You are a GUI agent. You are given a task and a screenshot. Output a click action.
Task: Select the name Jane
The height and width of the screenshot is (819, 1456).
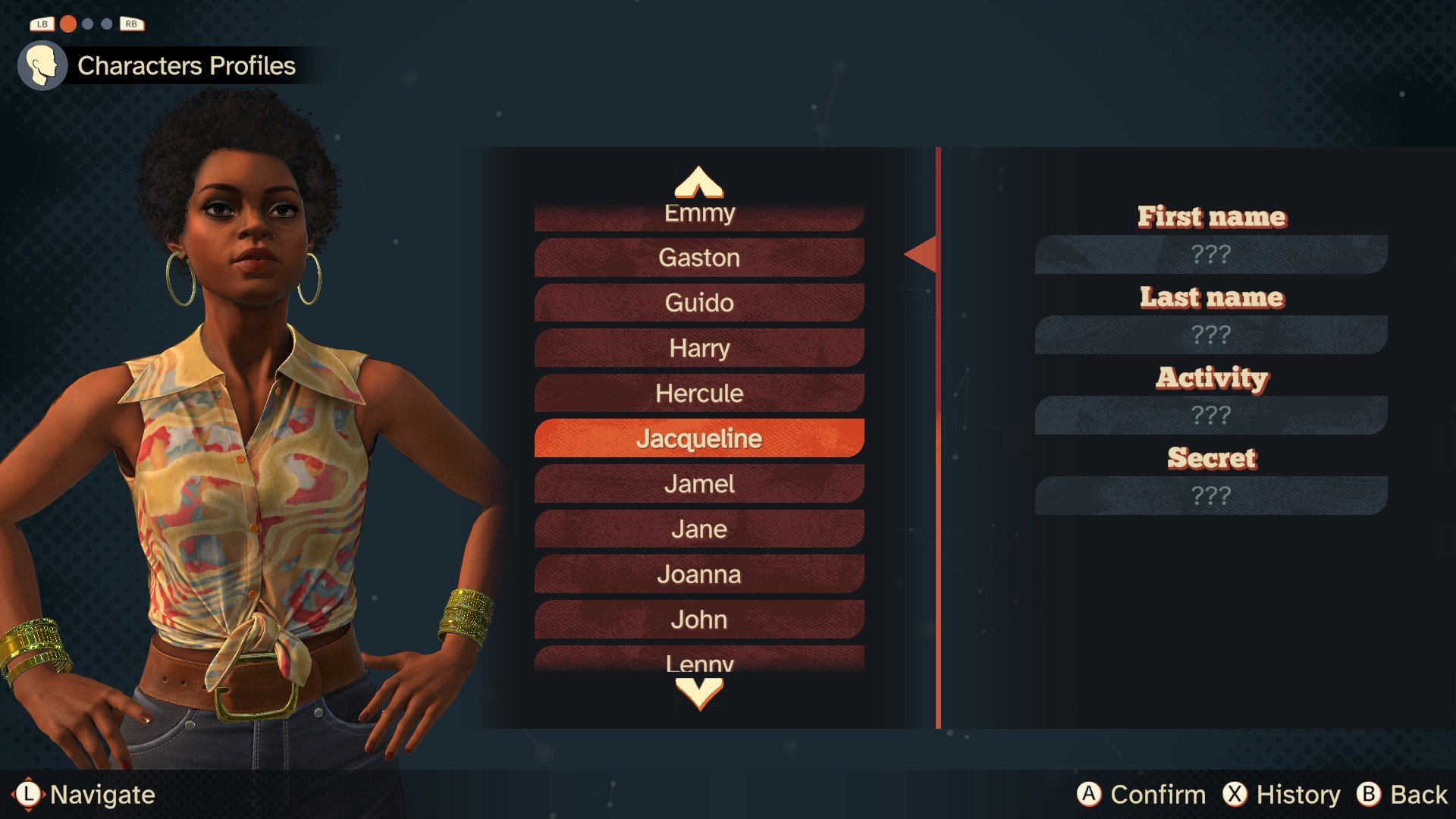698,529
